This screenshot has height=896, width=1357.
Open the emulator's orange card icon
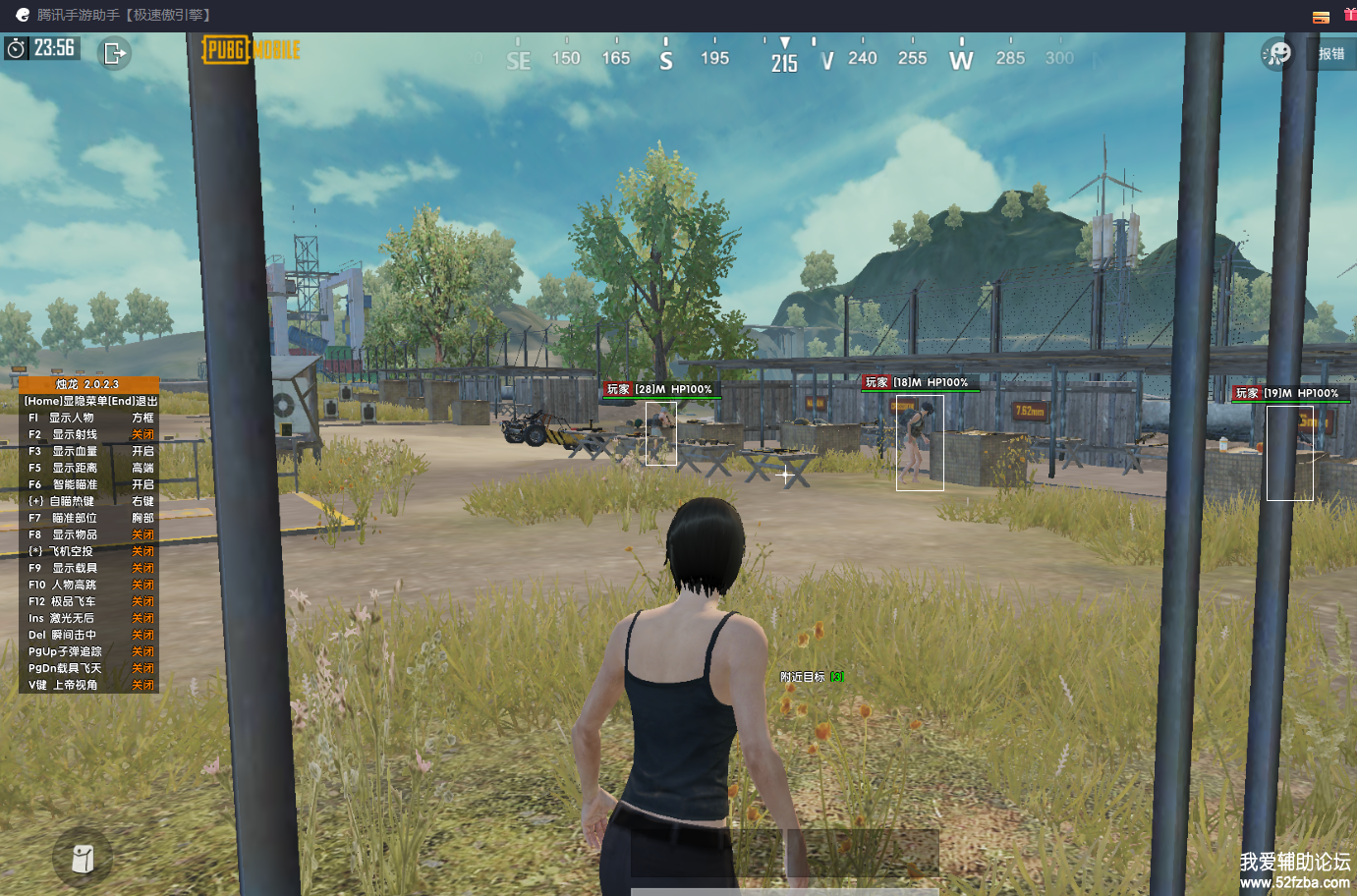[1321, 17]
